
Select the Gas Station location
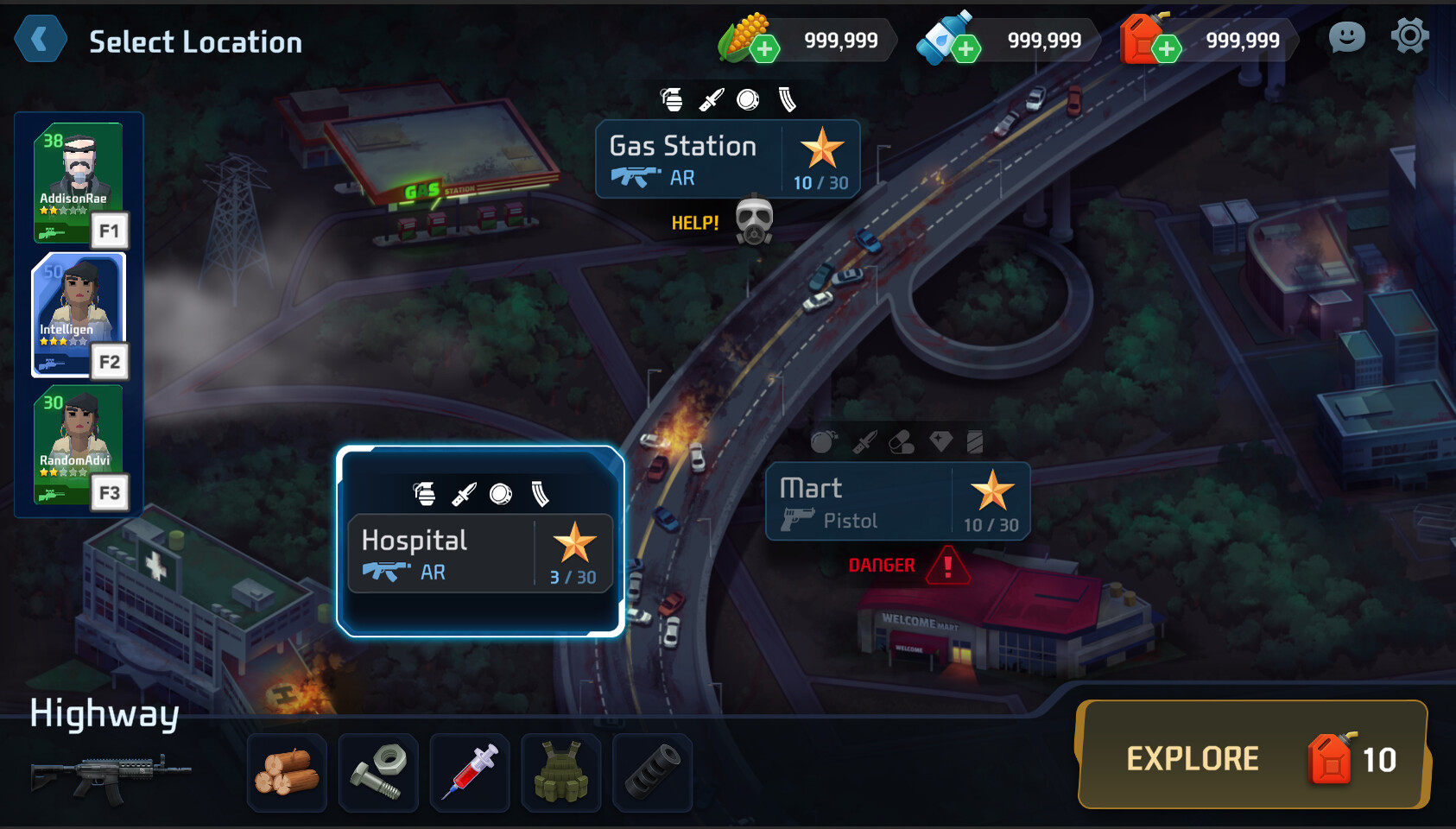[x=727, y=160]
